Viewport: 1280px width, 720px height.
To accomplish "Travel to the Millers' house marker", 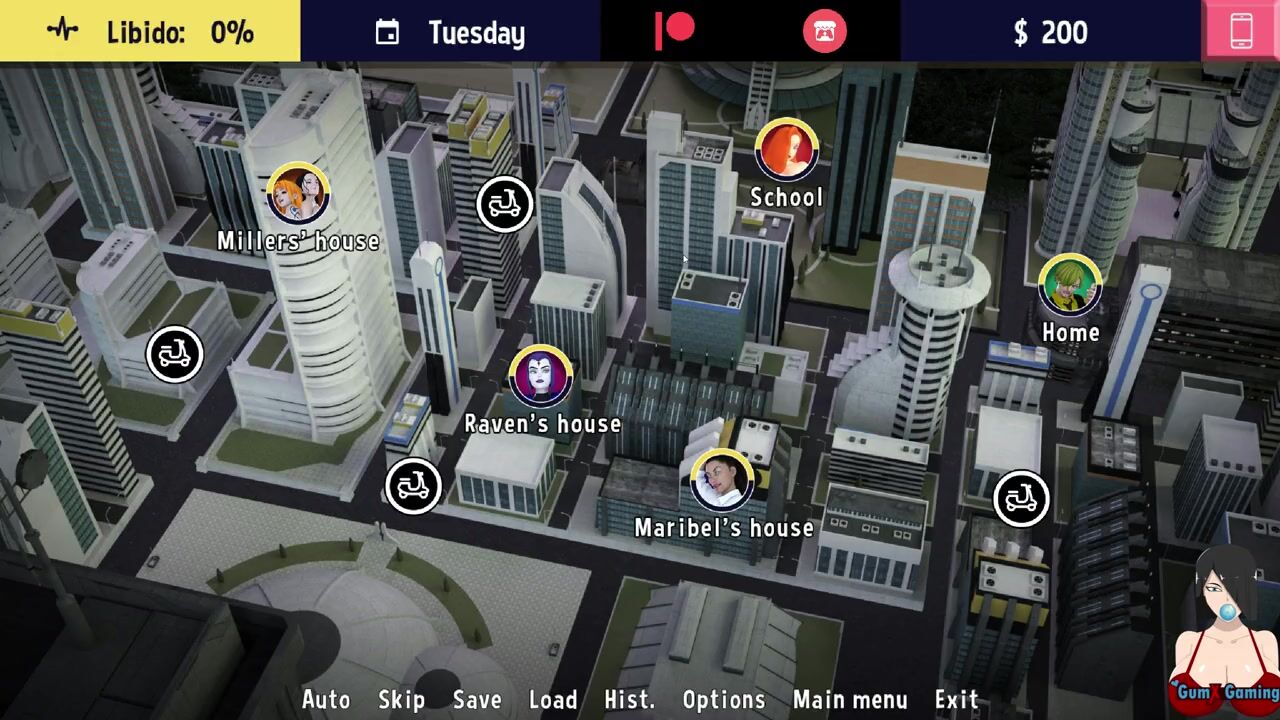I will click(x=298, y=193).
